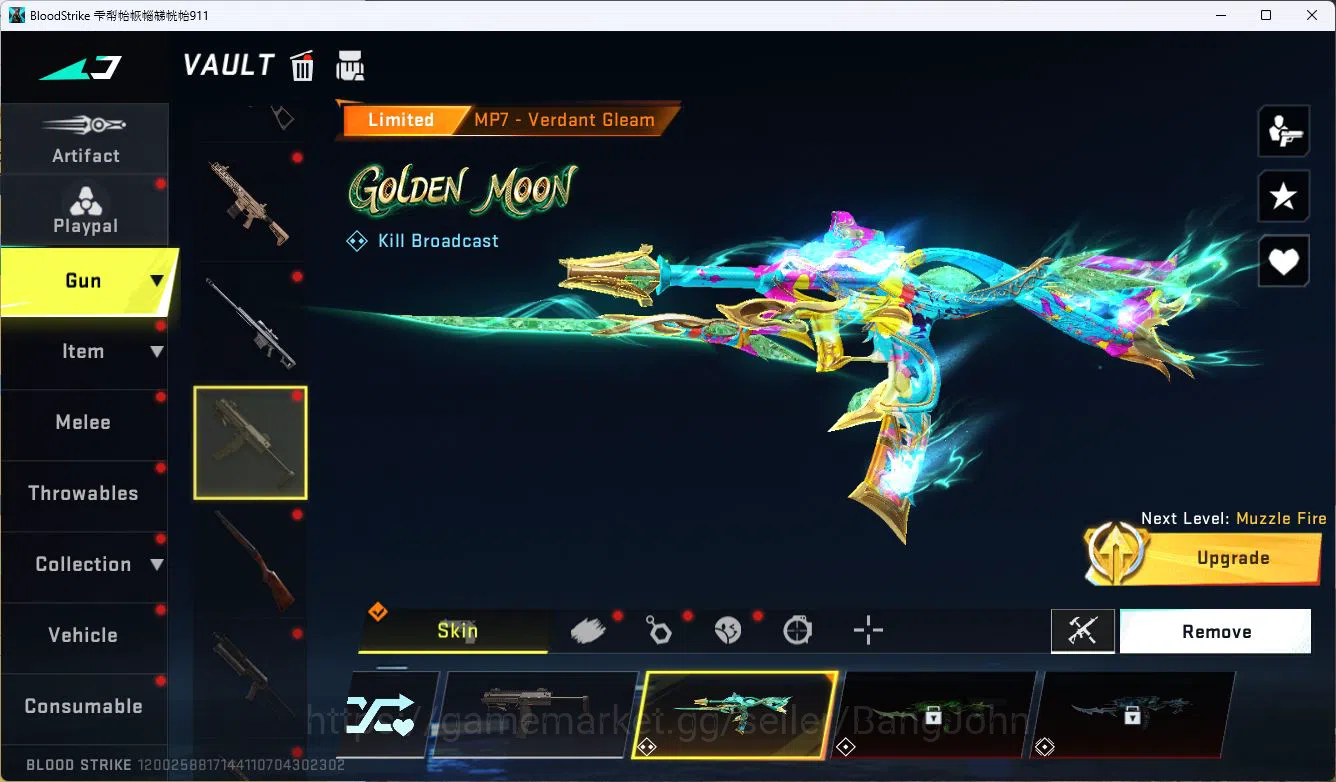Expand the Item category dropdown
Screen dimensions: 1336x782
(x=158, y=351)
